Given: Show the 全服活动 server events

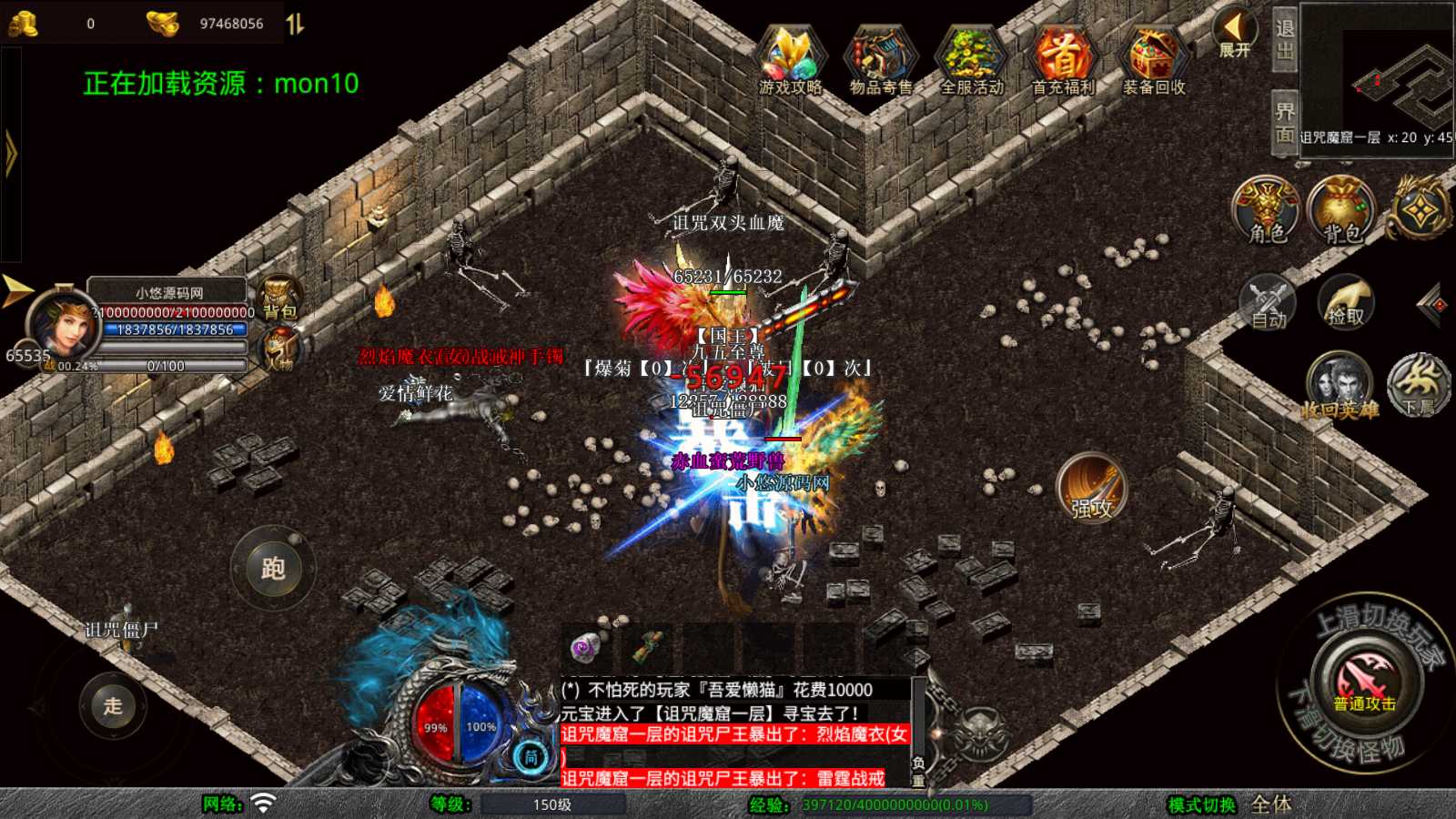Looking at the screenshot, I should coord(971,60).
